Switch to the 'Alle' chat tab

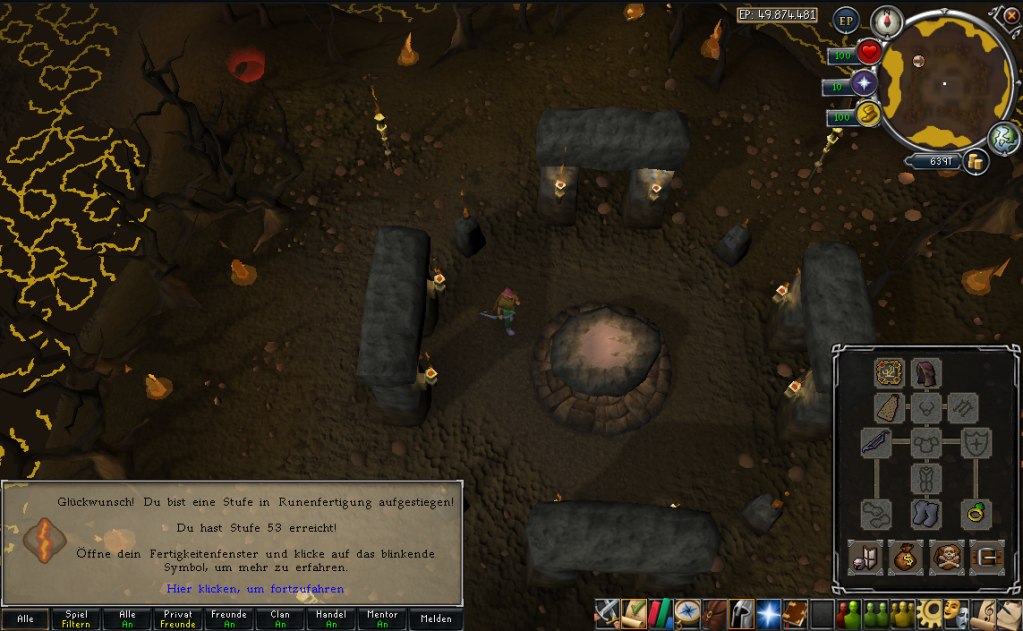26,619
